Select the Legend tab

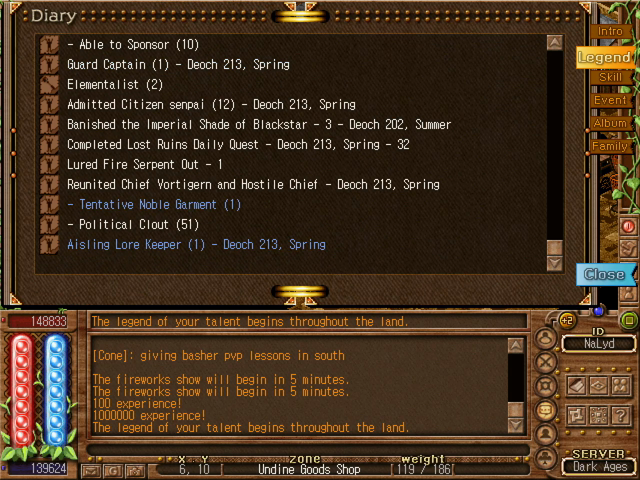point(605,57)
